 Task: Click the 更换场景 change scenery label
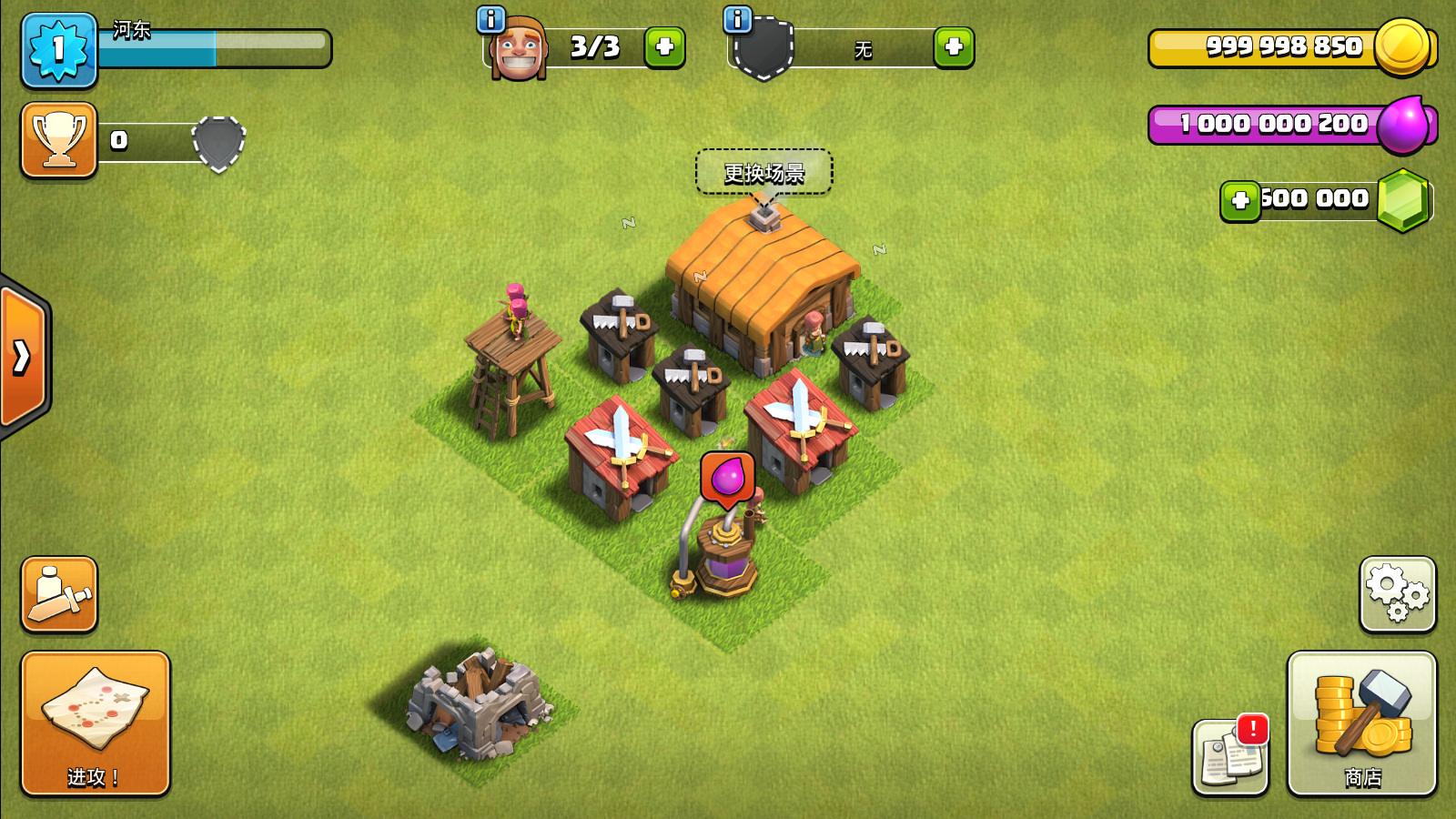coord(763,172)
